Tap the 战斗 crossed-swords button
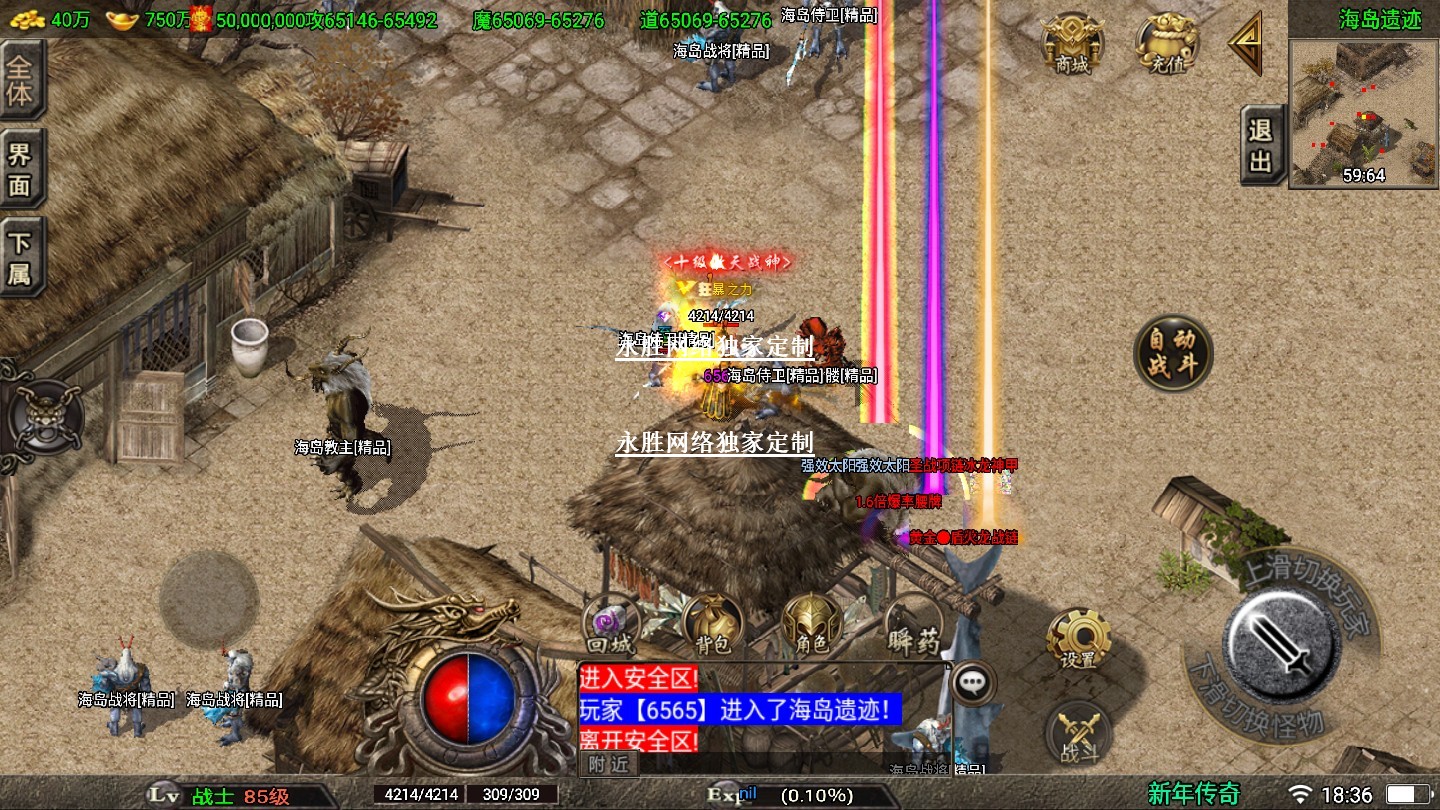 tap(1078, 734)
